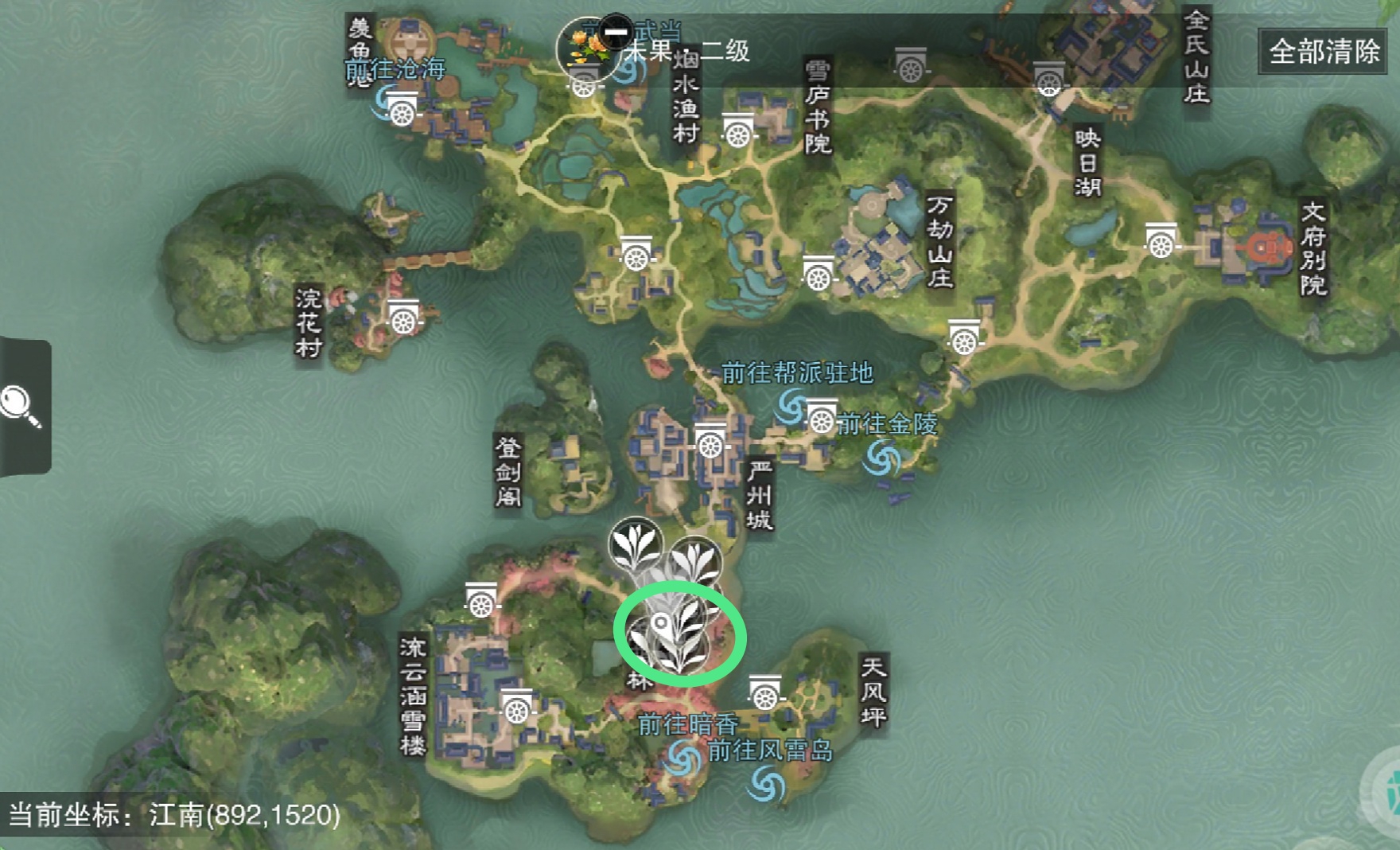Click the 全部清除 clear-all button
This screenshot has width=1400, height=850.
1324,52
